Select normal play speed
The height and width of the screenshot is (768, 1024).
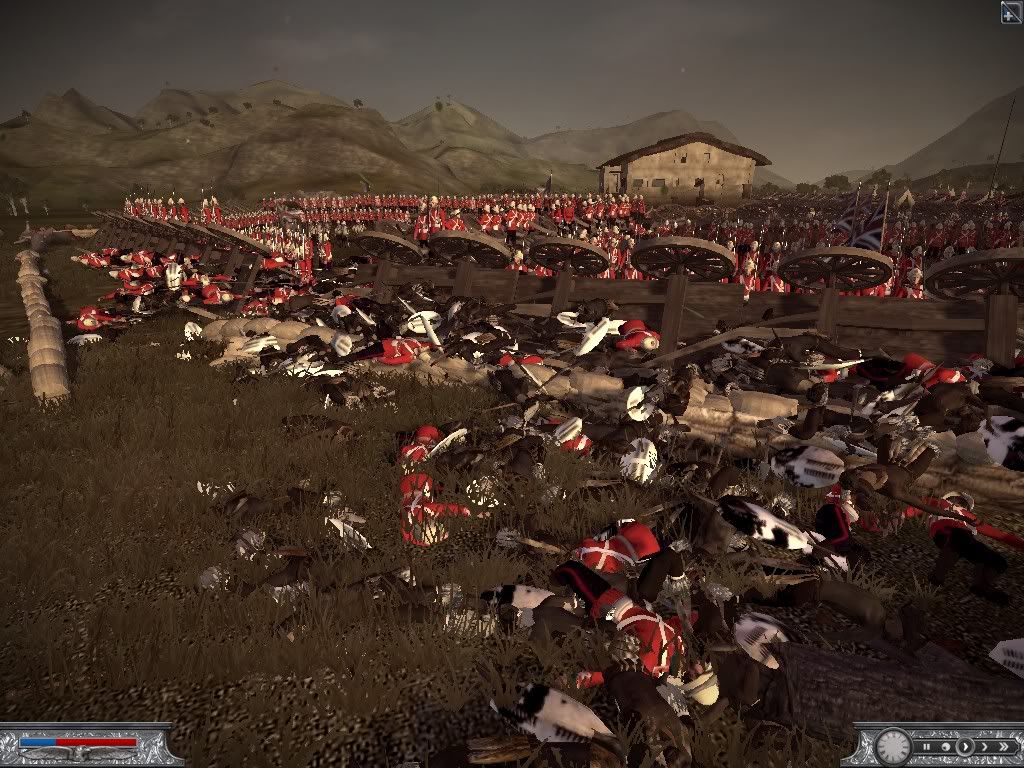pyautogui.click(x=964, y=746)
